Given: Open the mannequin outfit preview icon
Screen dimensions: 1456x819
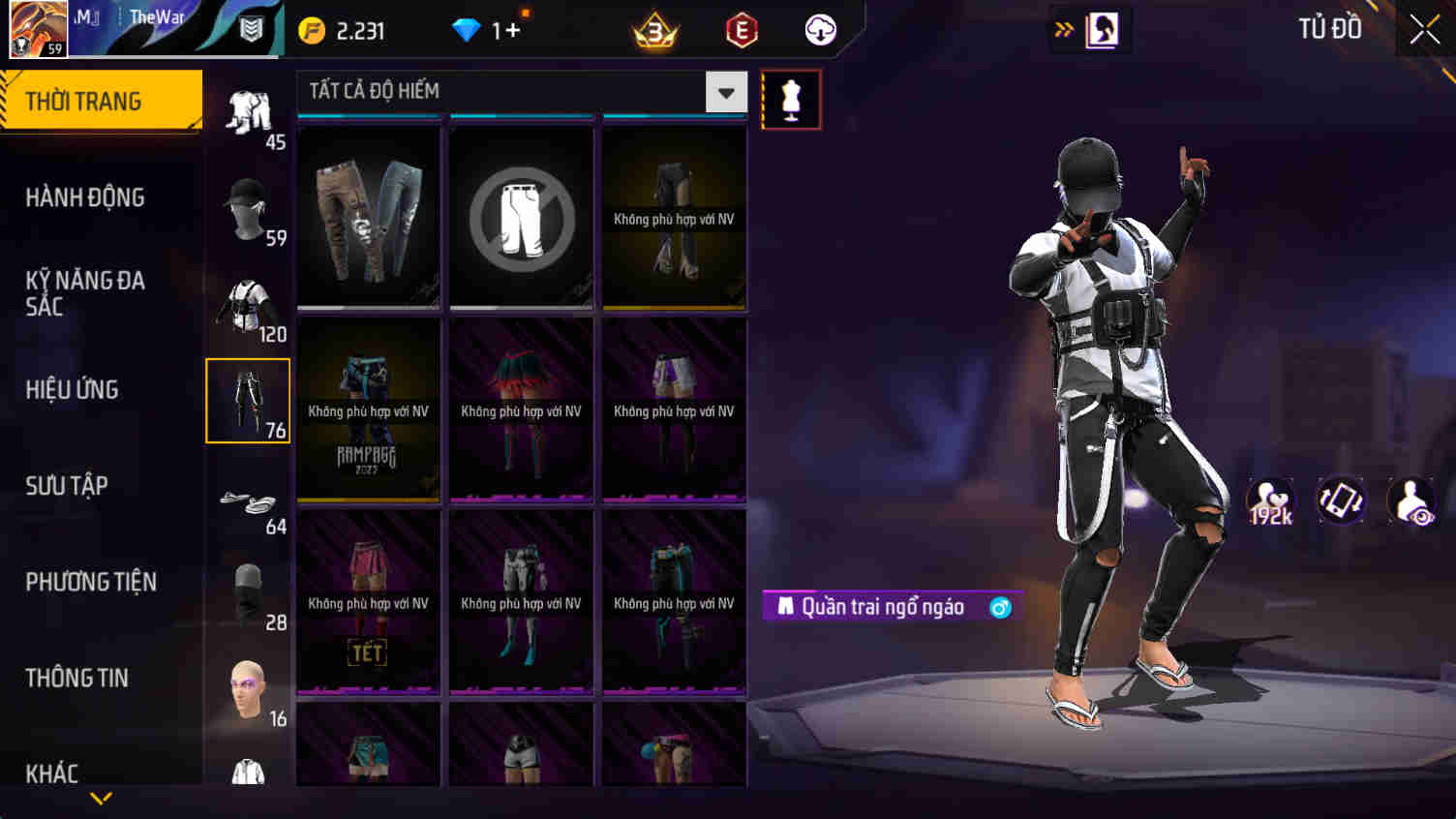Looking at the screenshot, I should coord(792,98).
